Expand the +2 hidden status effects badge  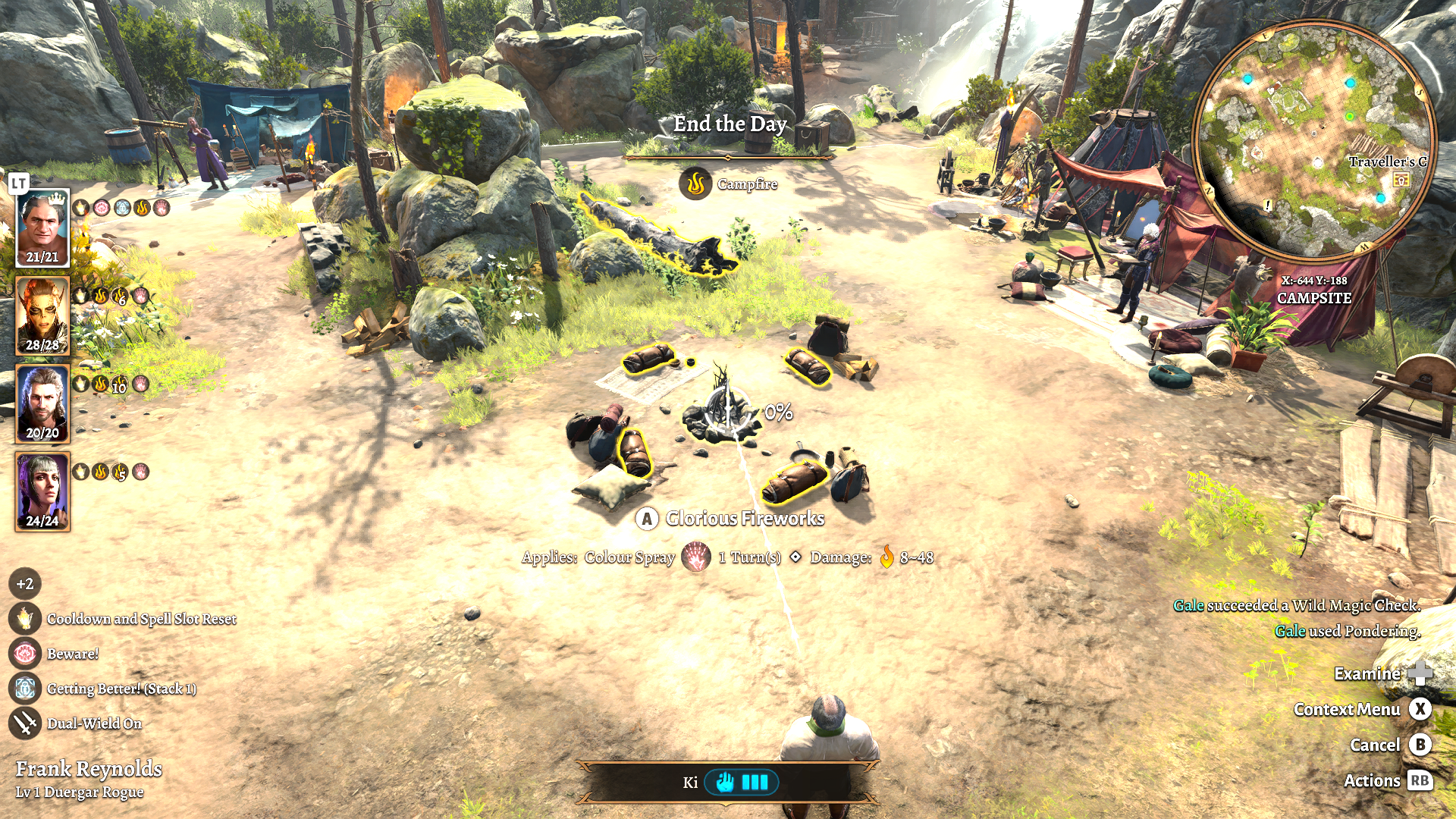25,584
